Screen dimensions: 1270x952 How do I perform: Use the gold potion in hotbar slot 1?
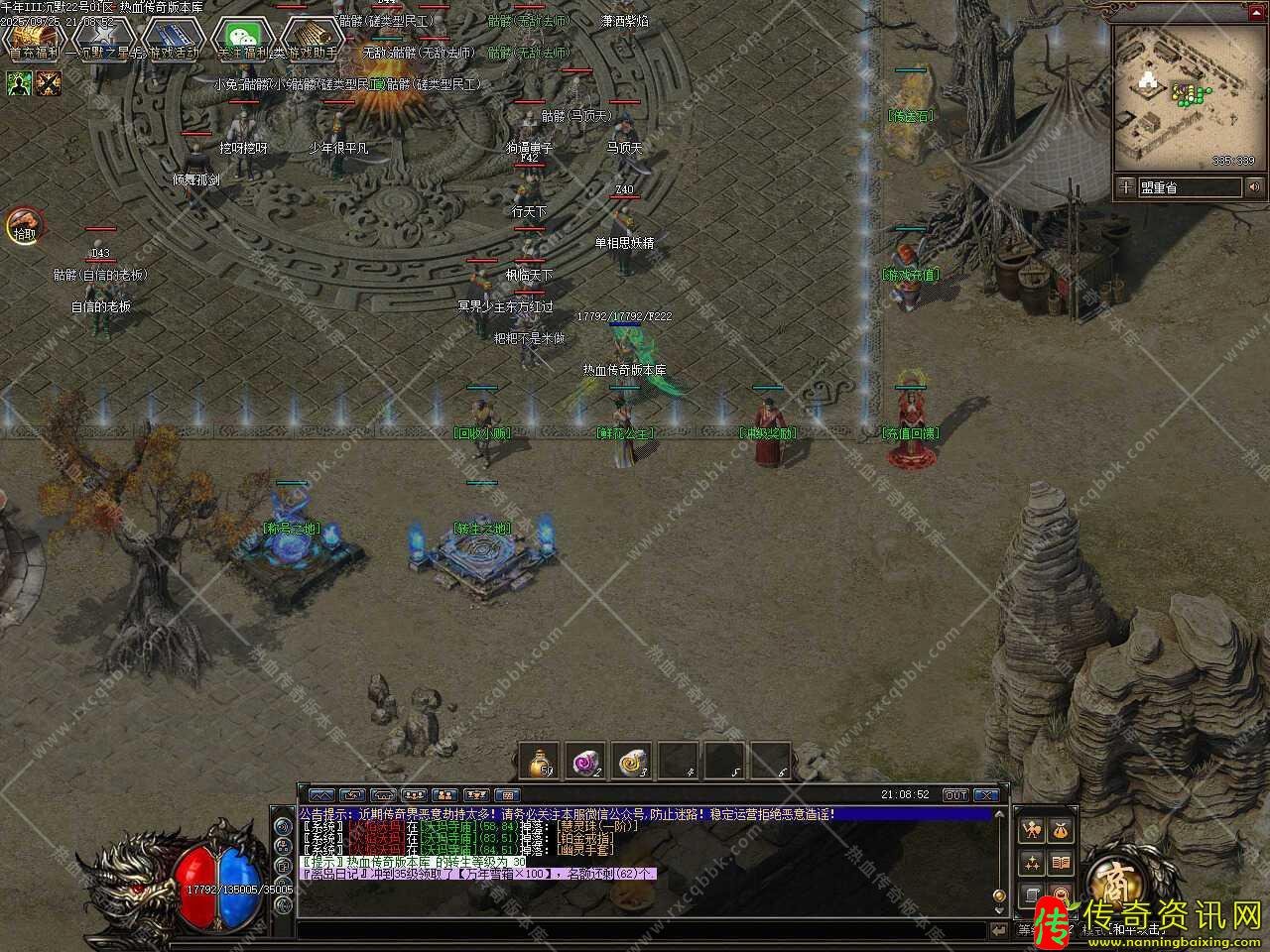[x=541, y=761]
